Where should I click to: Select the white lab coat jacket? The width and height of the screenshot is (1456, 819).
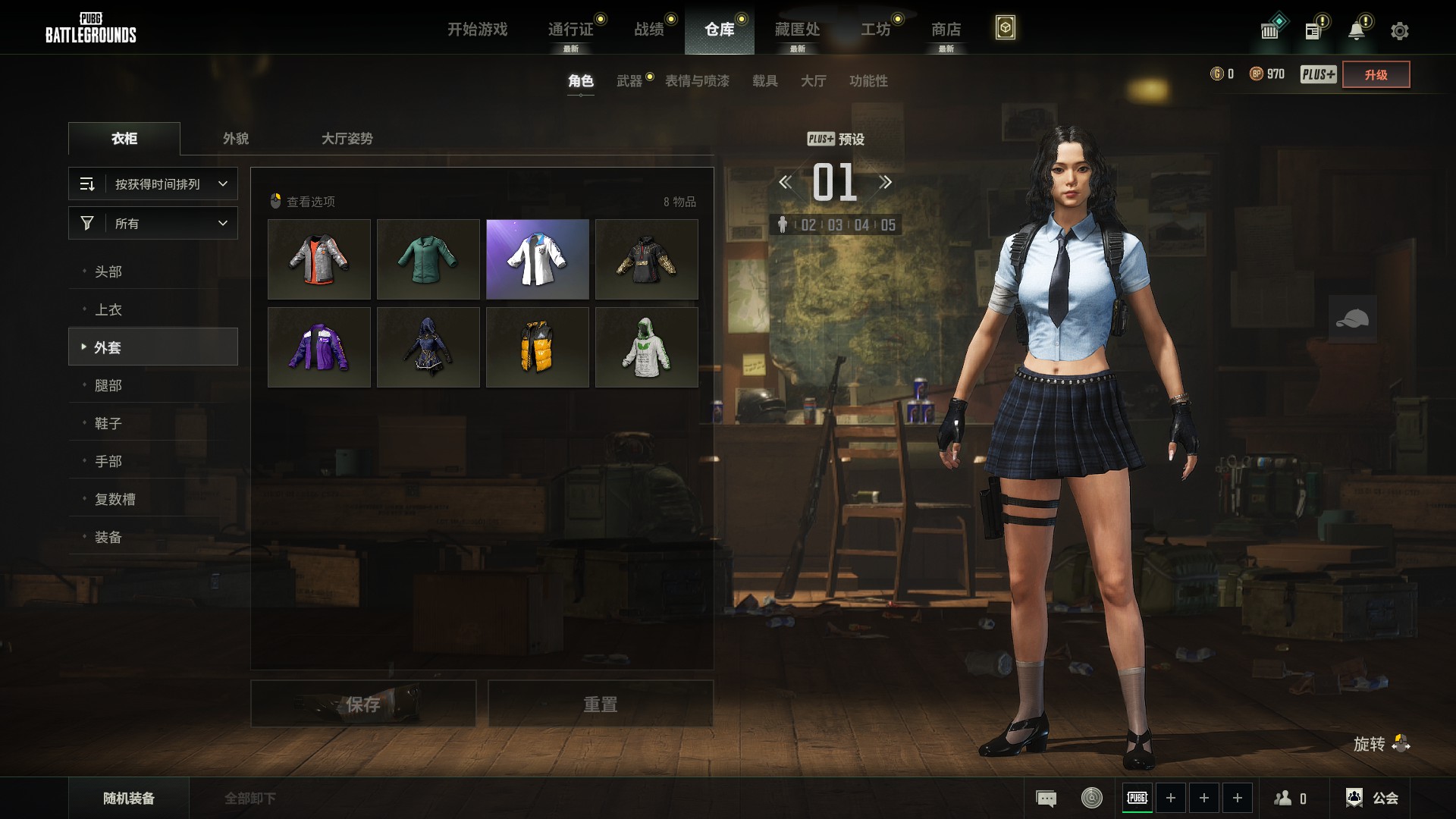[x=537, y=259]
